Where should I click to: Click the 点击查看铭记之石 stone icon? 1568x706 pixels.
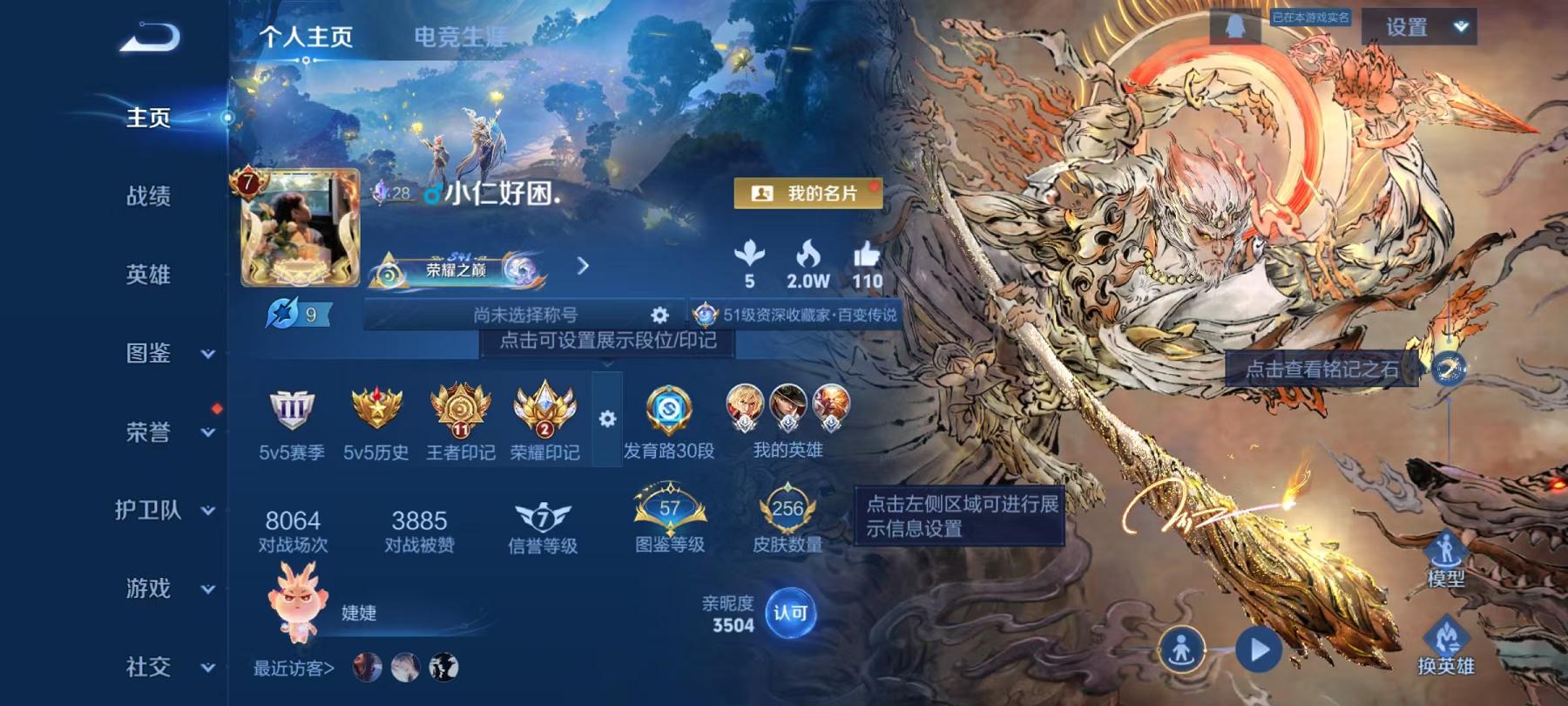(x=1448, y=370)
